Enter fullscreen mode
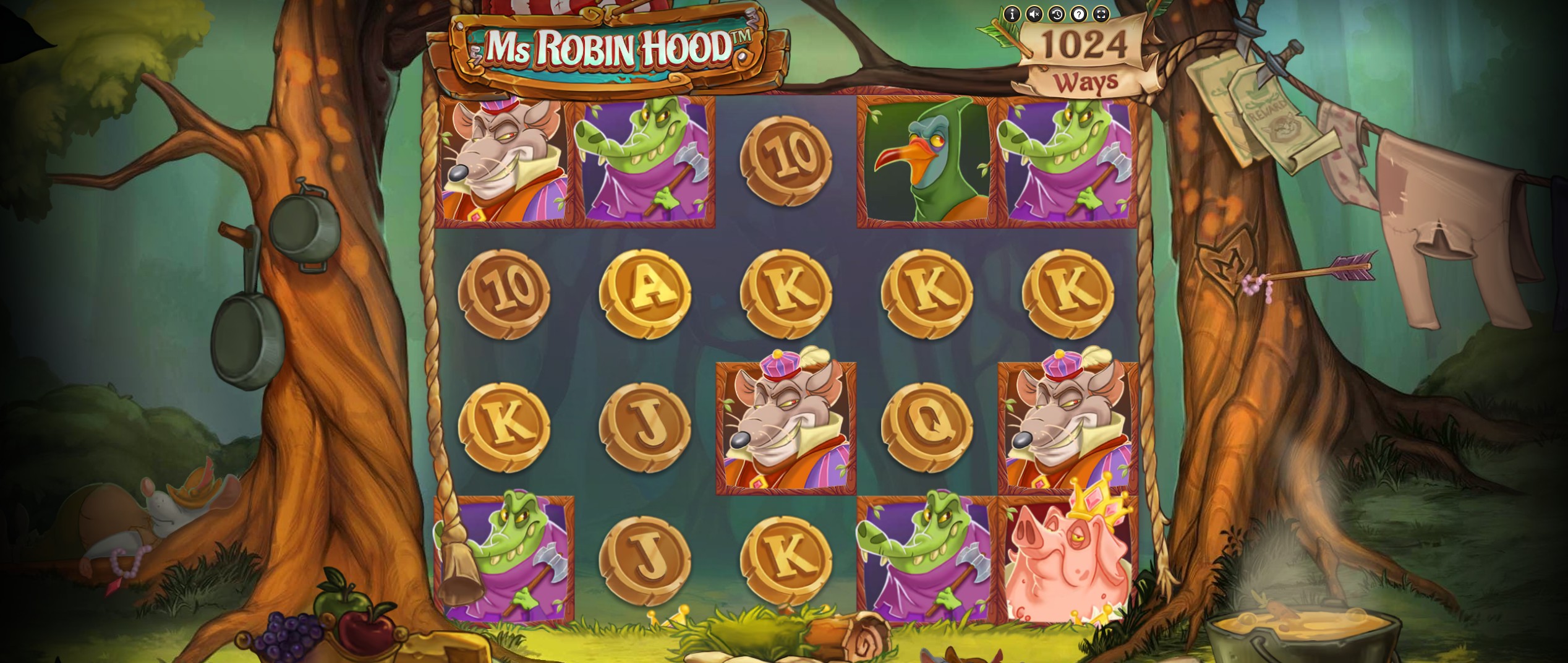The image size is (1568, 663). pos(1102,14)
